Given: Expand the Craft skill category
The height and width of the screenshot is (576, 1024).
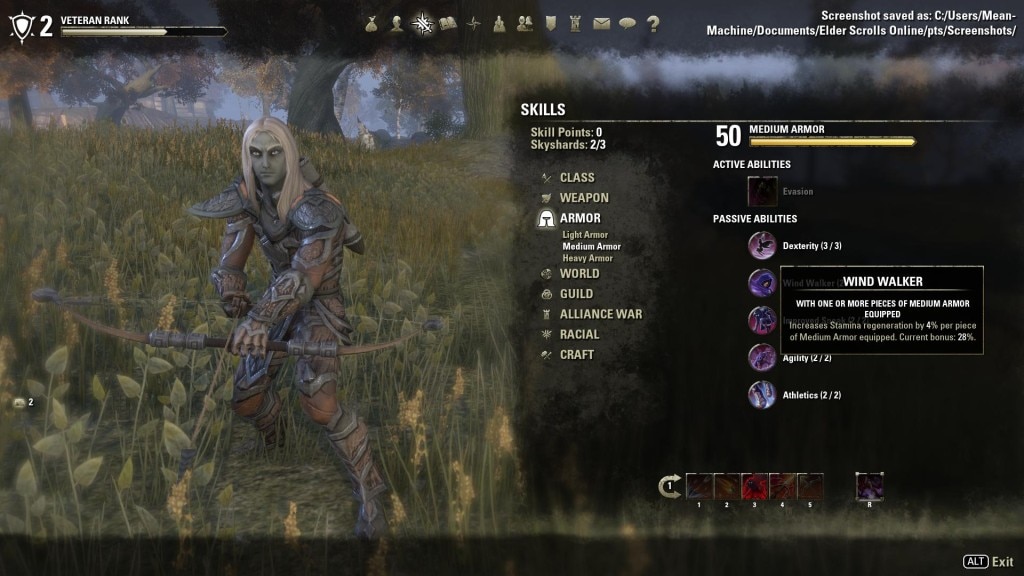Looking at the screenshot, I should point(576,354).
